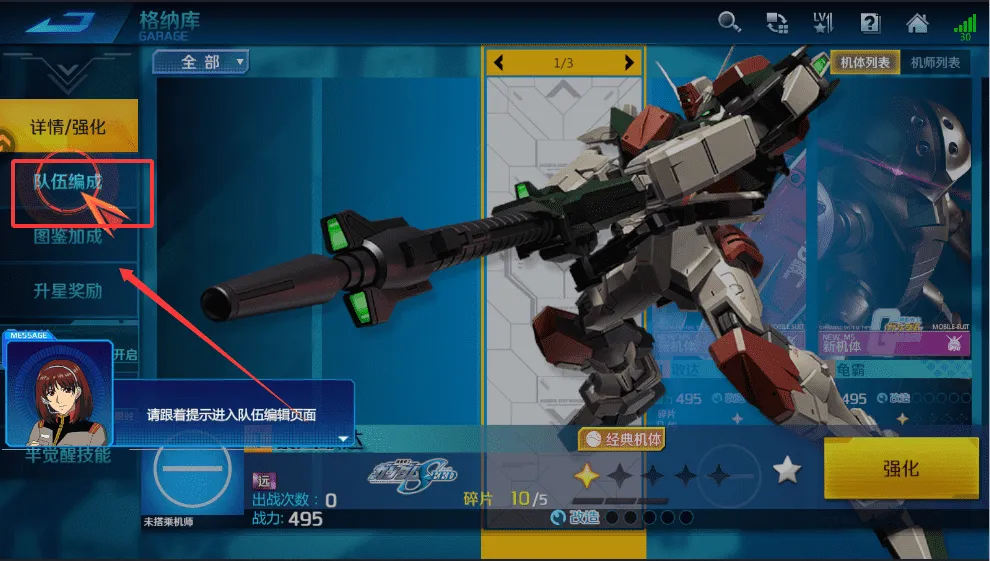This screenshot has height=561, width=990.
Task: Open the magnifying glass search icon
Action: (730, 22)
